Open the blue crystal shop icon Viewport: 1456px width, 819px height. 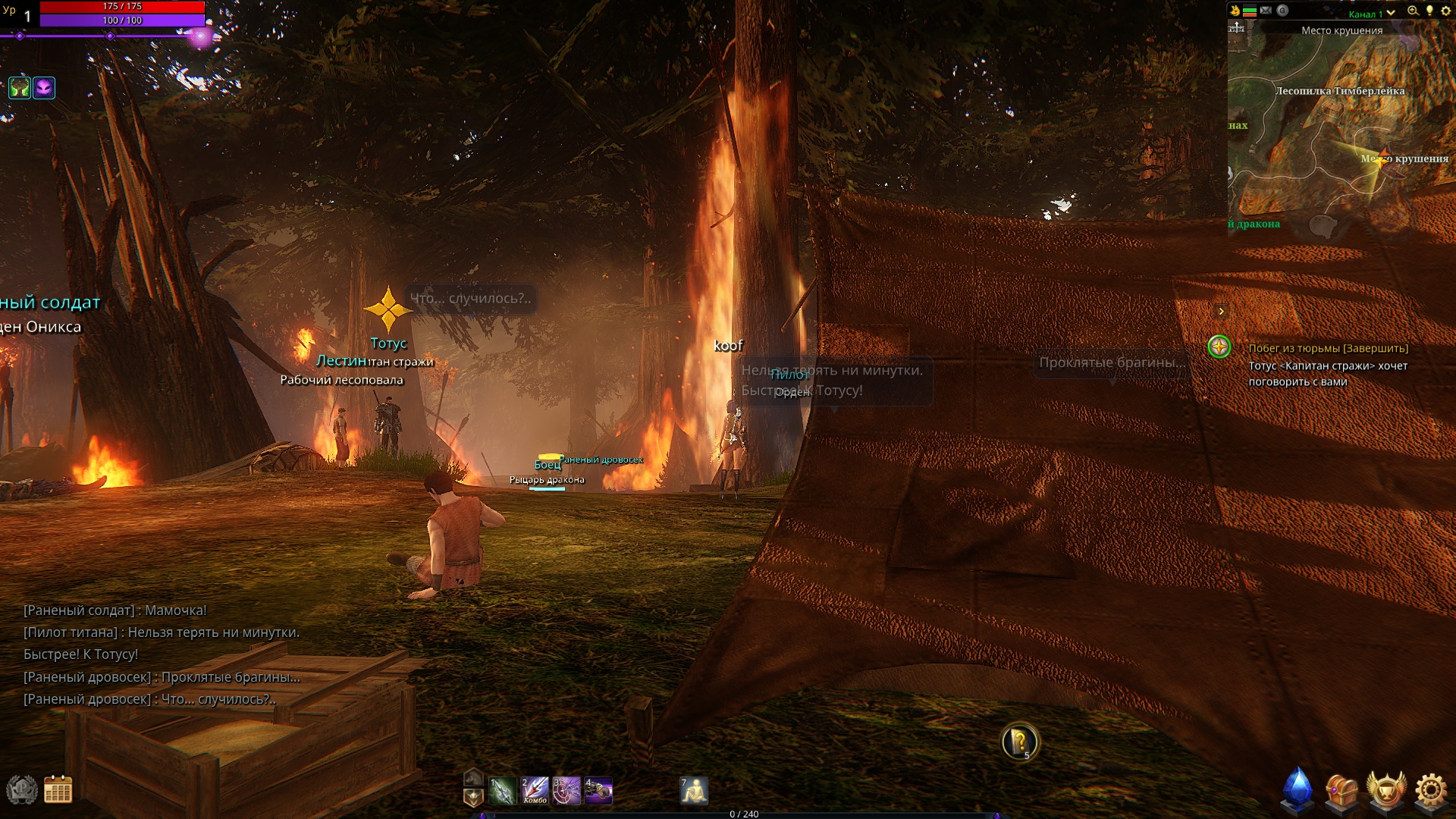tap(1298, 789)
